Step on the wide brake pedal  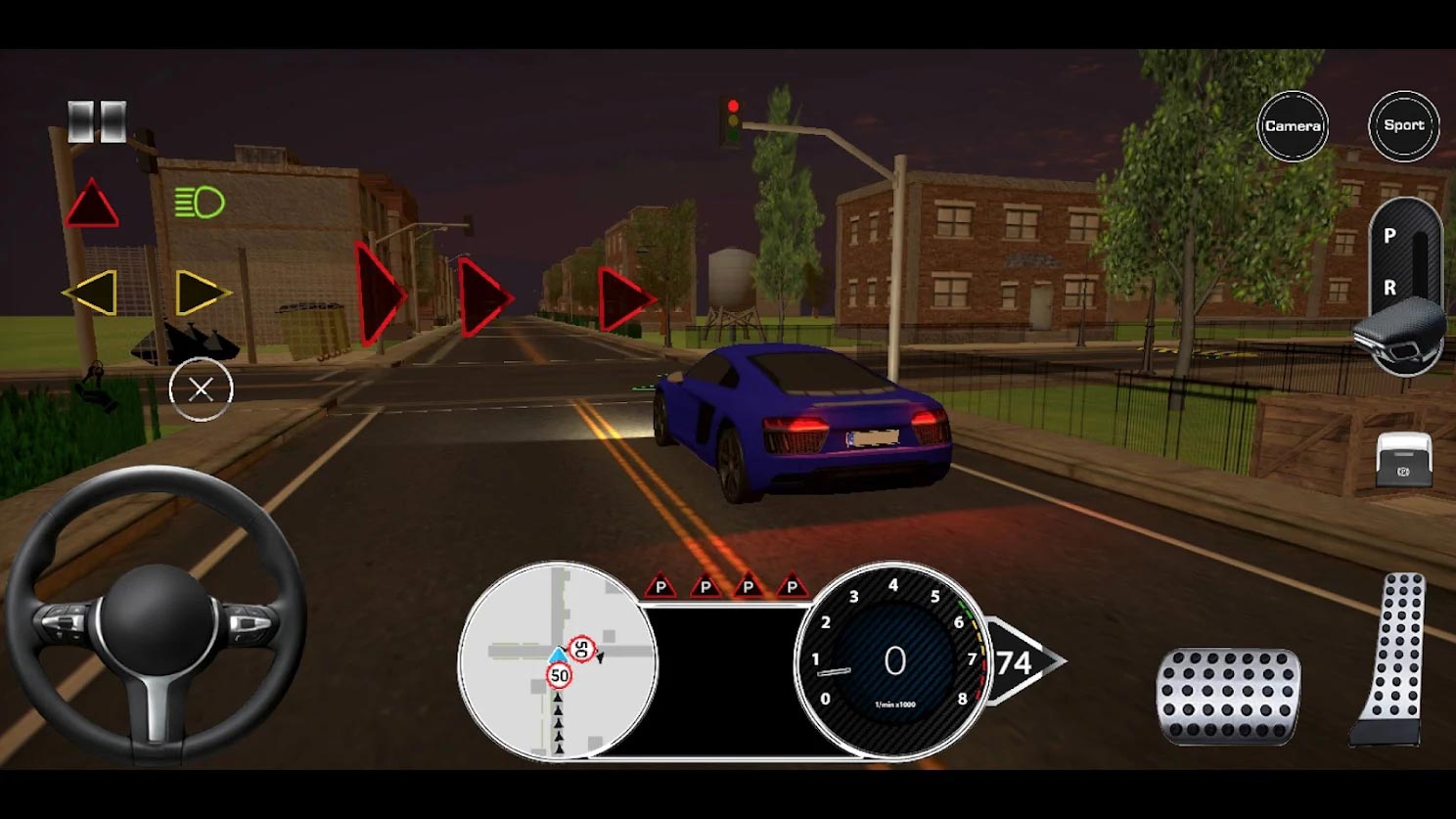pyautogui.click(x=1229, y=696)
